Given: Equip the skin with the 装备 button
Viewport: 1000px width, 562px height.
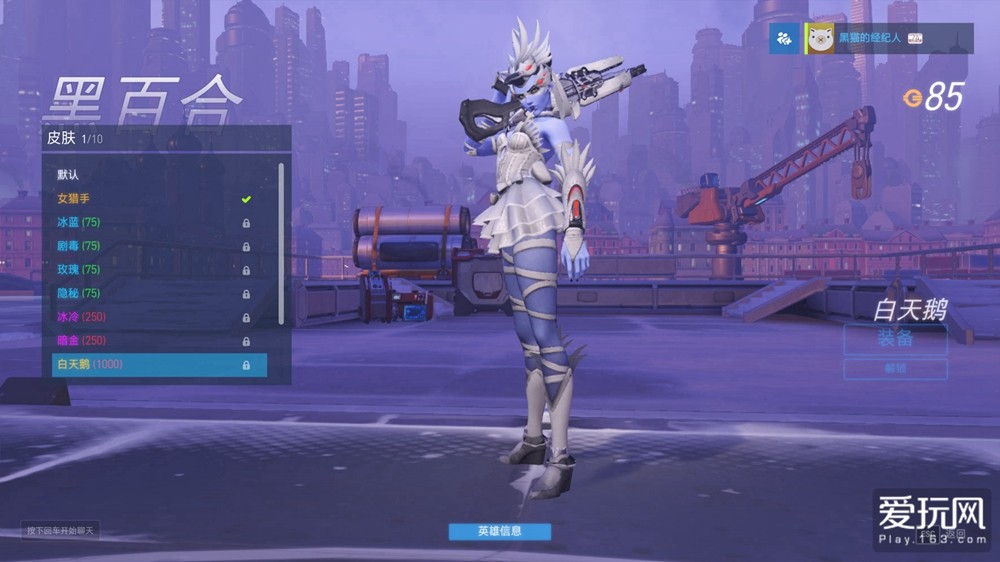Looking at the screenshot, I should point(895,339).
